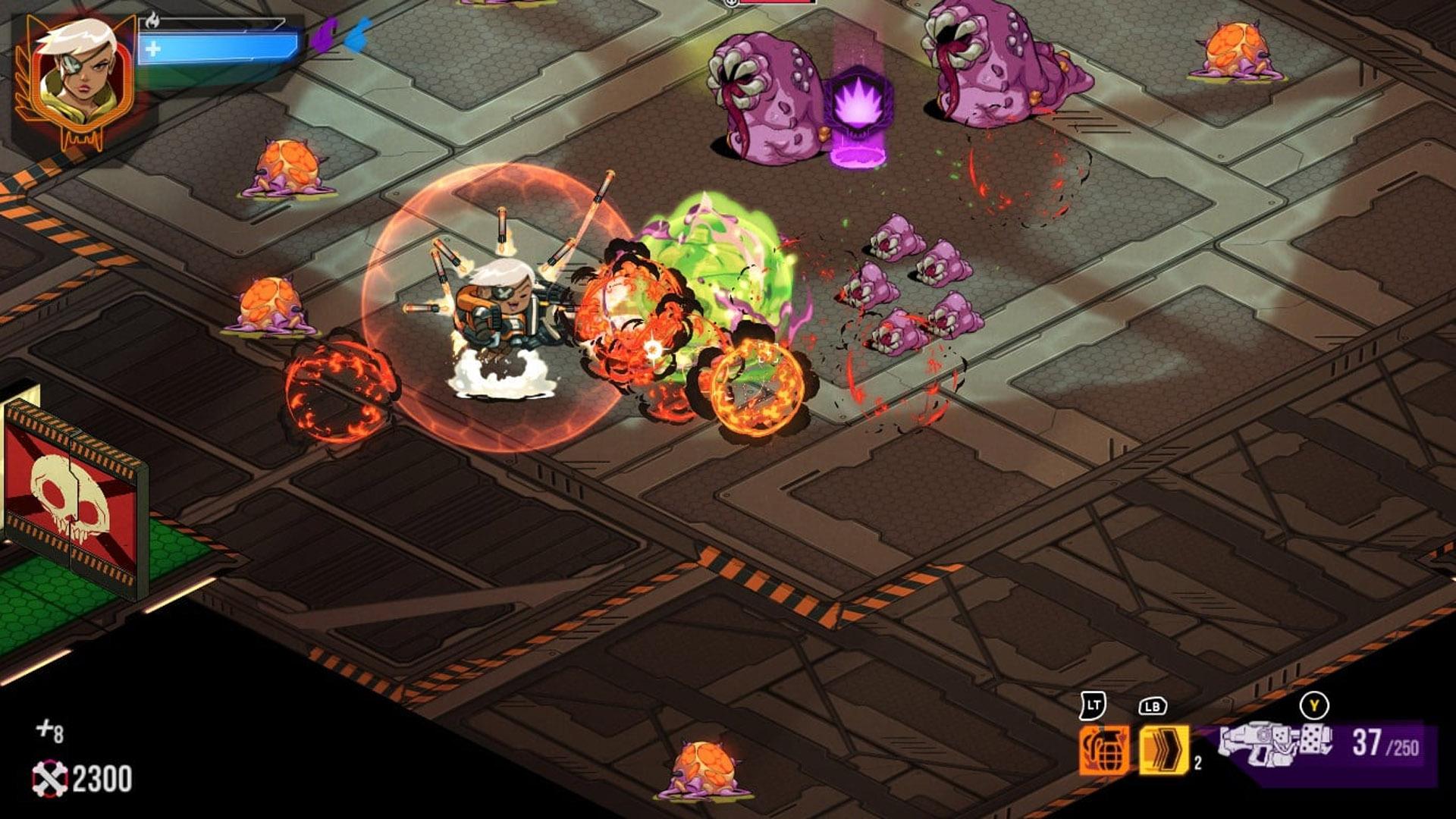The width and height of the screenshot is (1456, 819).
Task: Activate the fire grenade ability icon
Action: click(x=1104, y=750)
